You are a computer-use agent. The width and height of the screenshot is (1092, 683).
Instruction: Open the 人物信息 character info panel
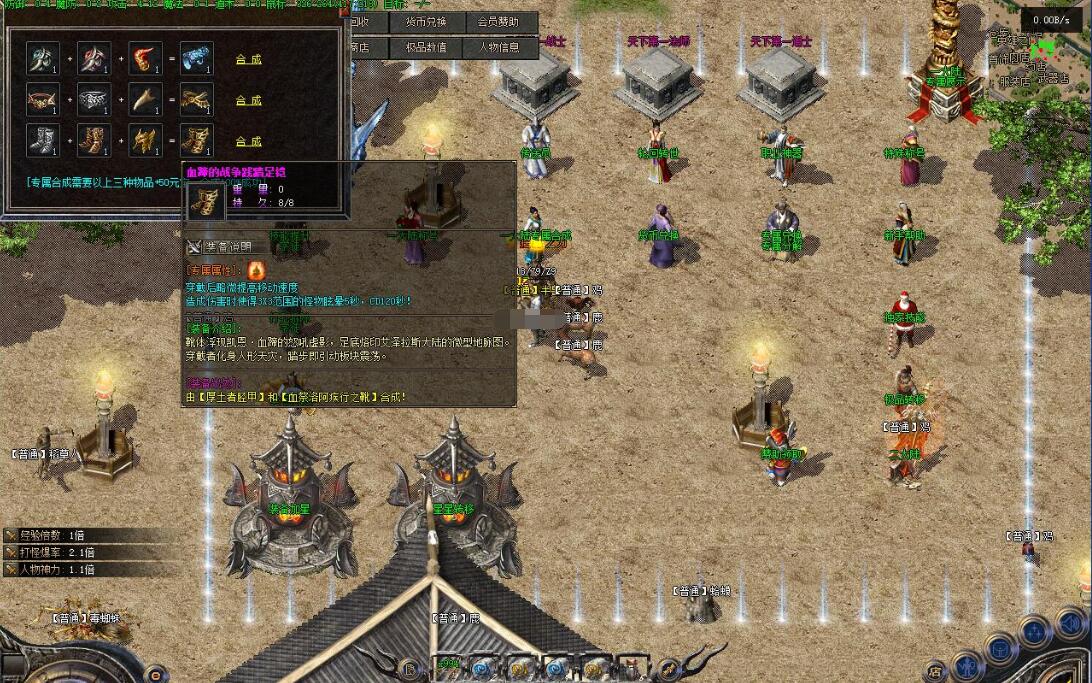pos(498,47)
